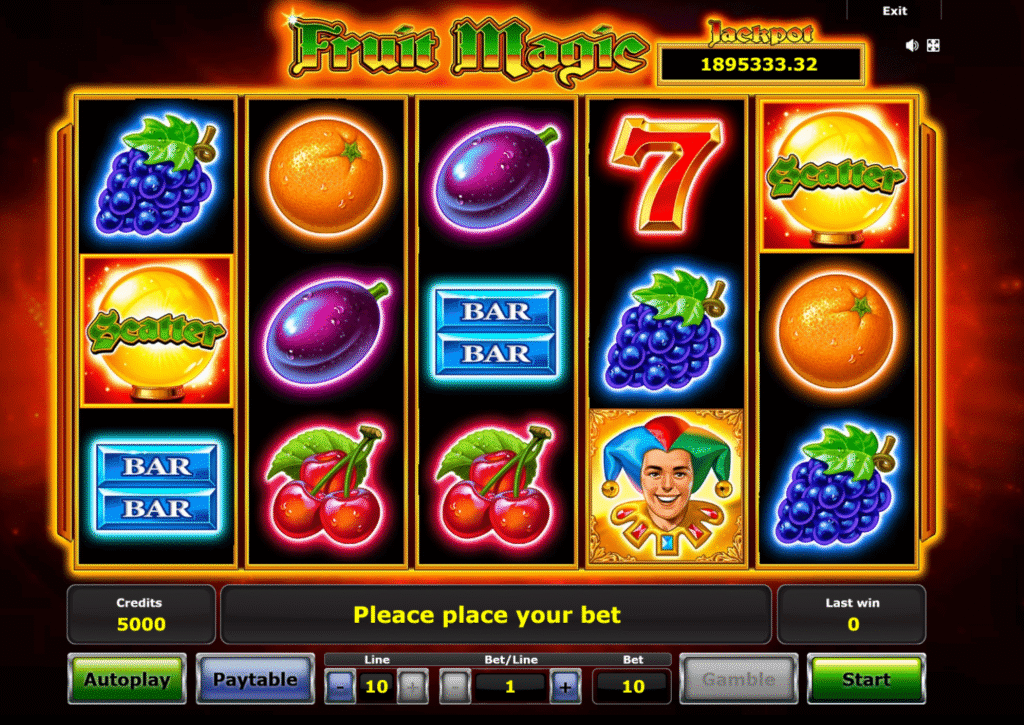Screen dimensions: 1024x725
Task: Click the Gamble button
Action: click(x=738, y=680)
